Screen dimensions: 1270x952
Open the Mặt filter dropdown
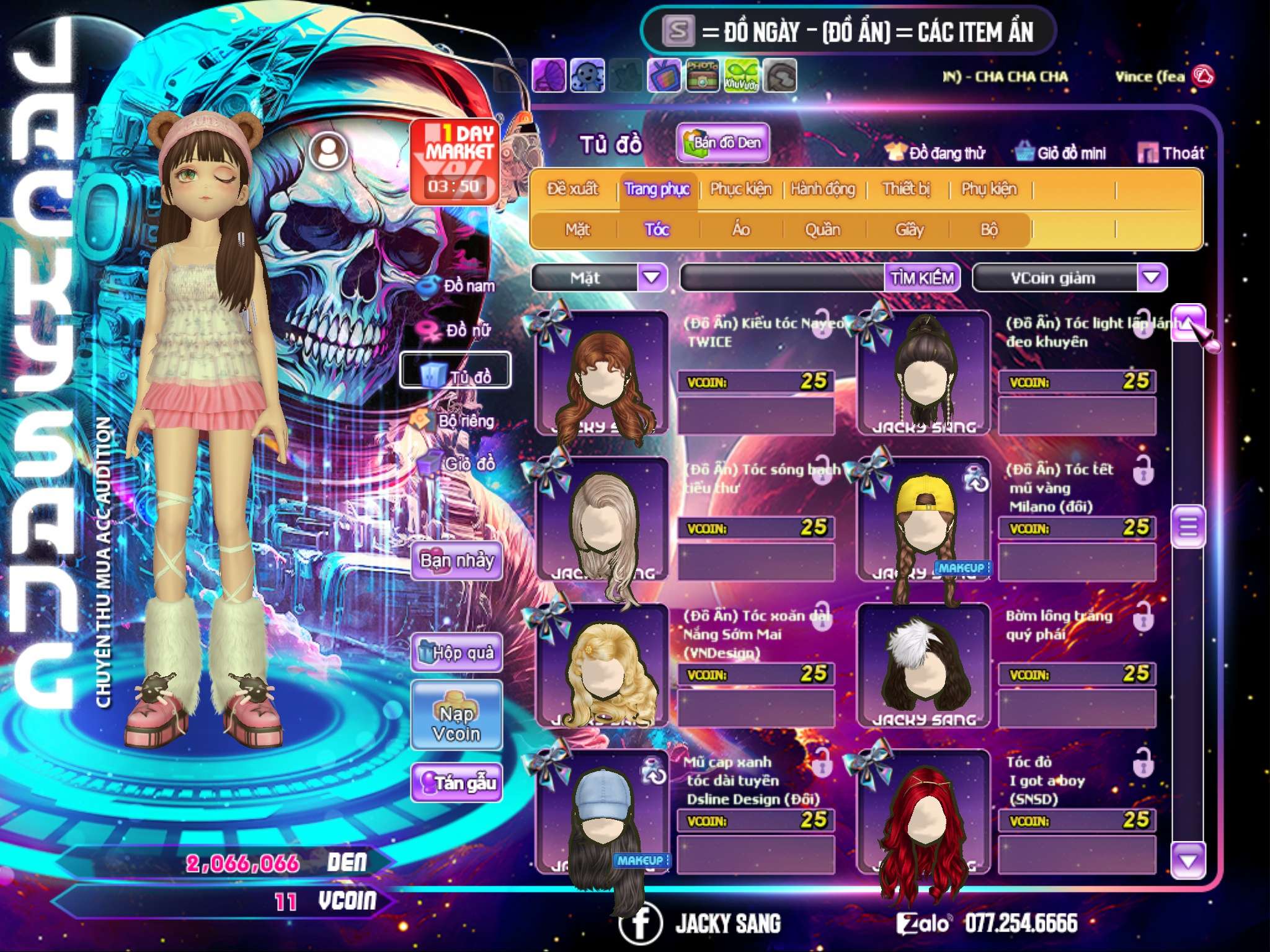click(652, 278)
